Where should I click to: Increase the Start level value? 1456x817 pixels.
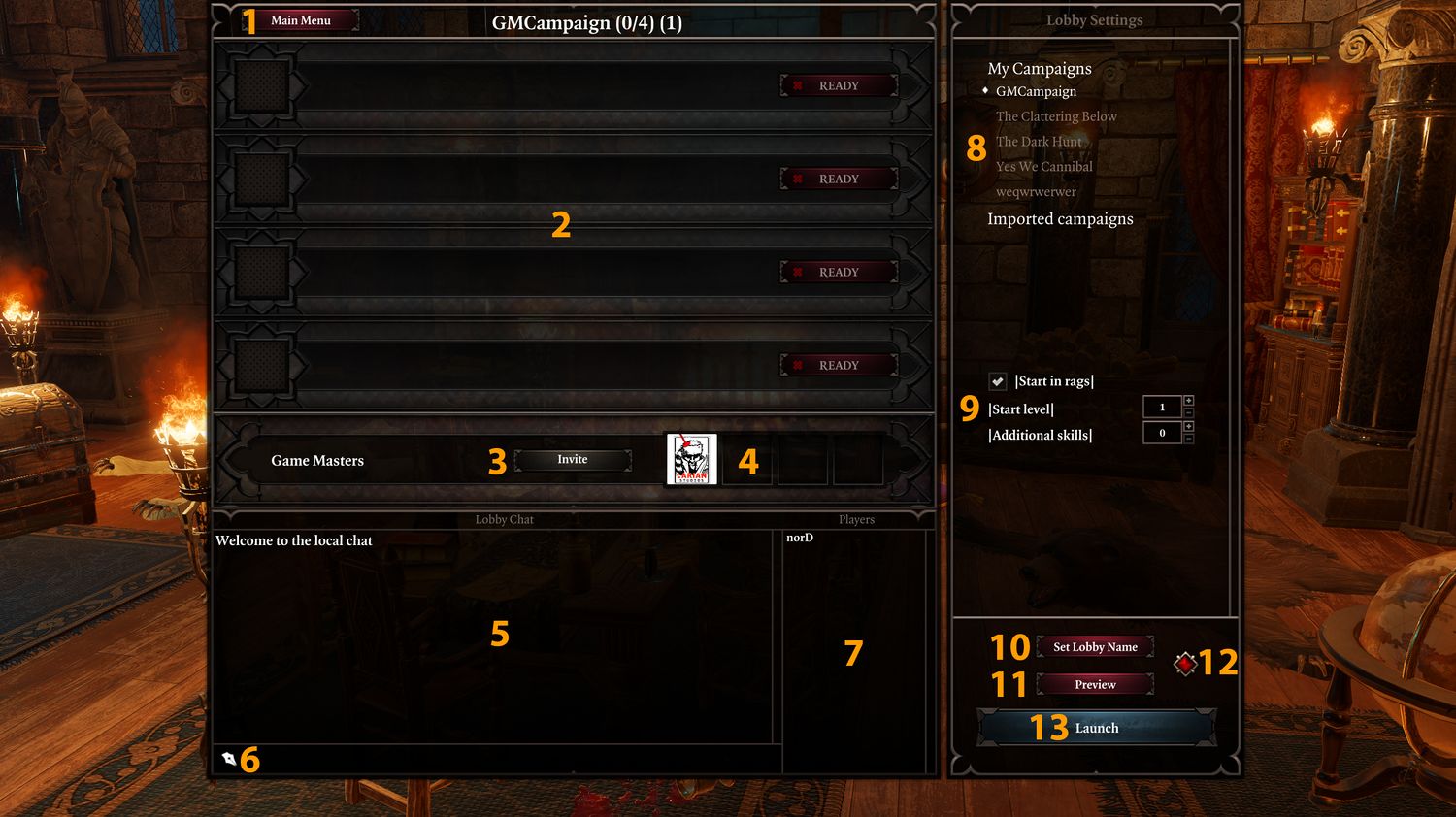coord(1189,401)
